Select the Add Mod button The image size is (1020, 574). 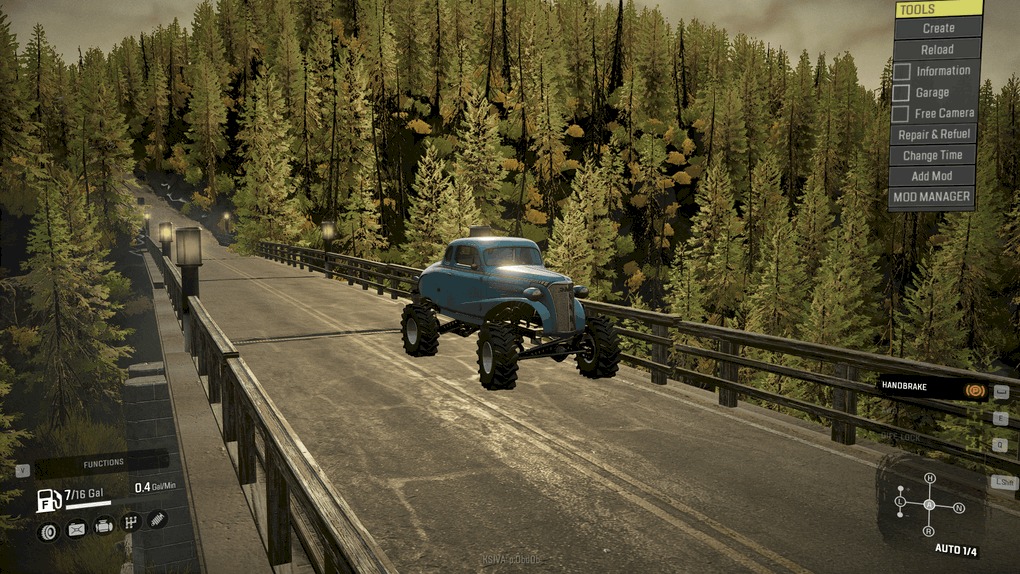[932, 176]
